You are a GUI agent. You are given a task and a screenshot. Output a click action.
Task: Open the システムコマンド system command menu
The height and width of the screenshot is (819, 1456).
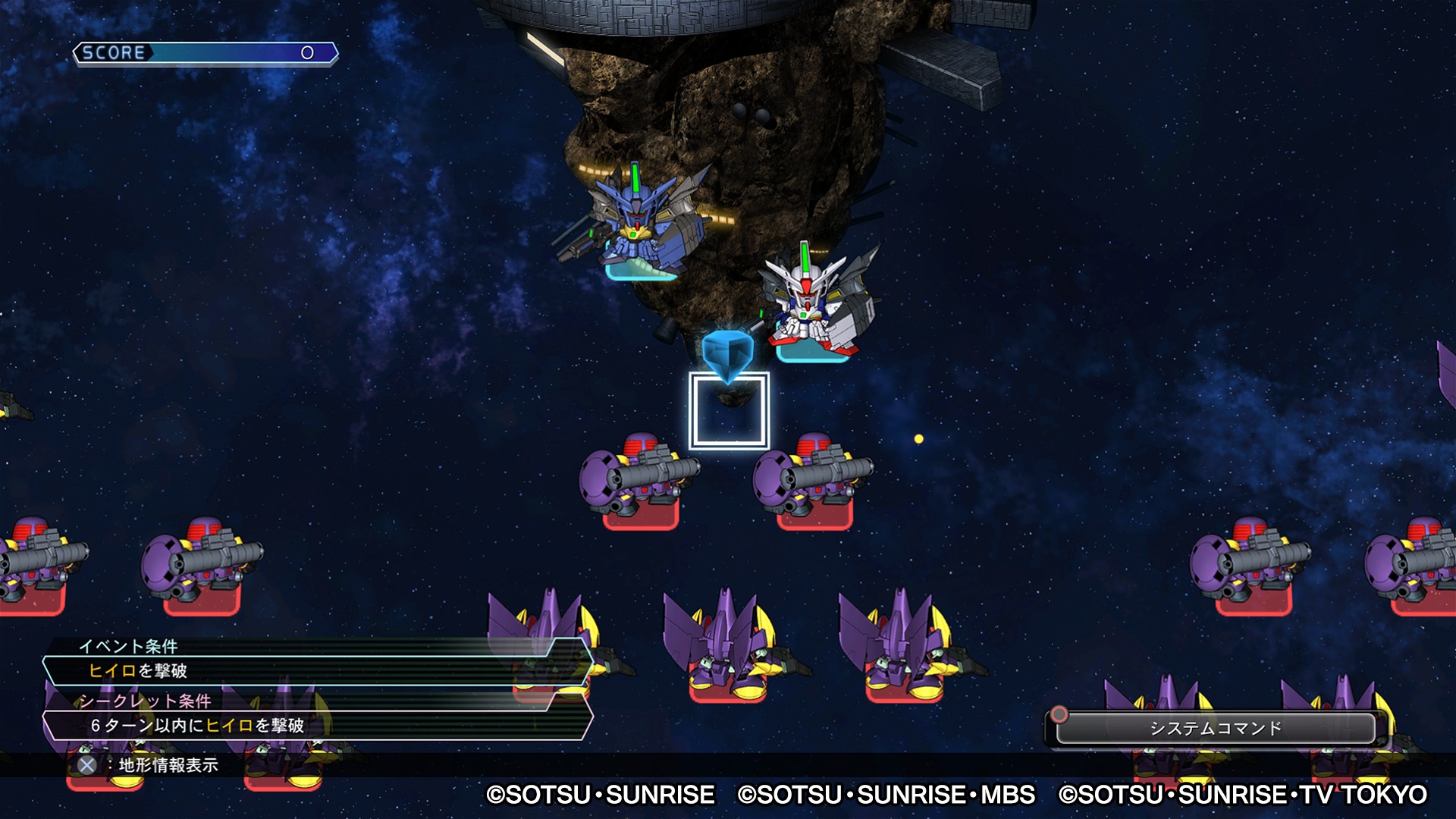(1215, 728)
